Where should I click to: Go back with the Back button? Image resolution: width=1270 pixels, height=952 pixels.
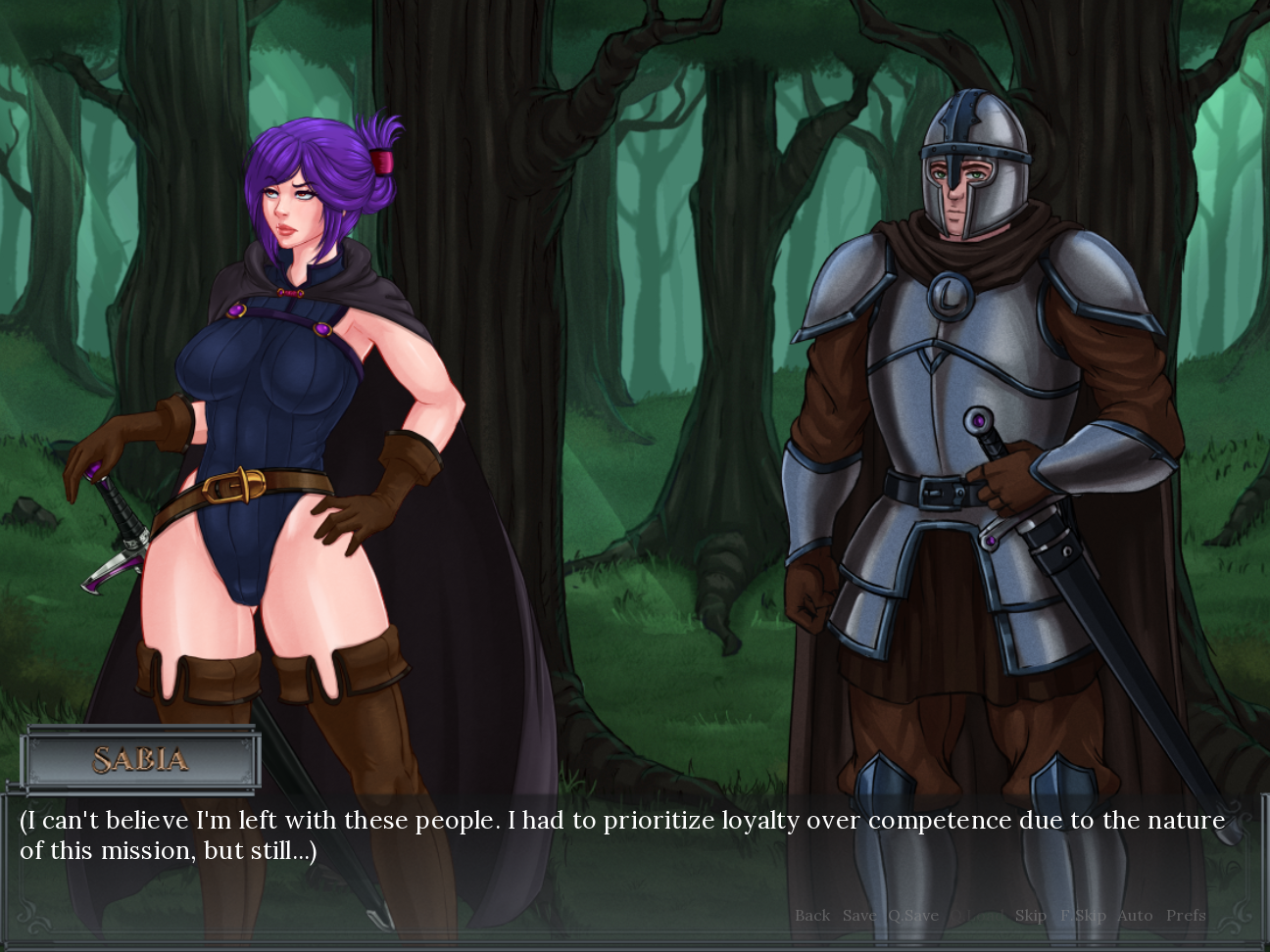click(x=812, y=916)
